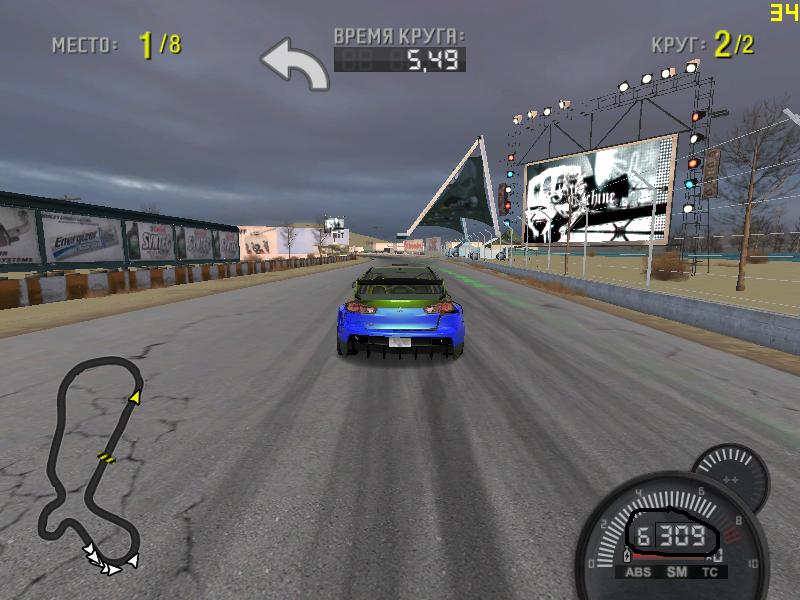Select the TC assist indicator
Screen dimensions: 800x600
tap(711, 573)
